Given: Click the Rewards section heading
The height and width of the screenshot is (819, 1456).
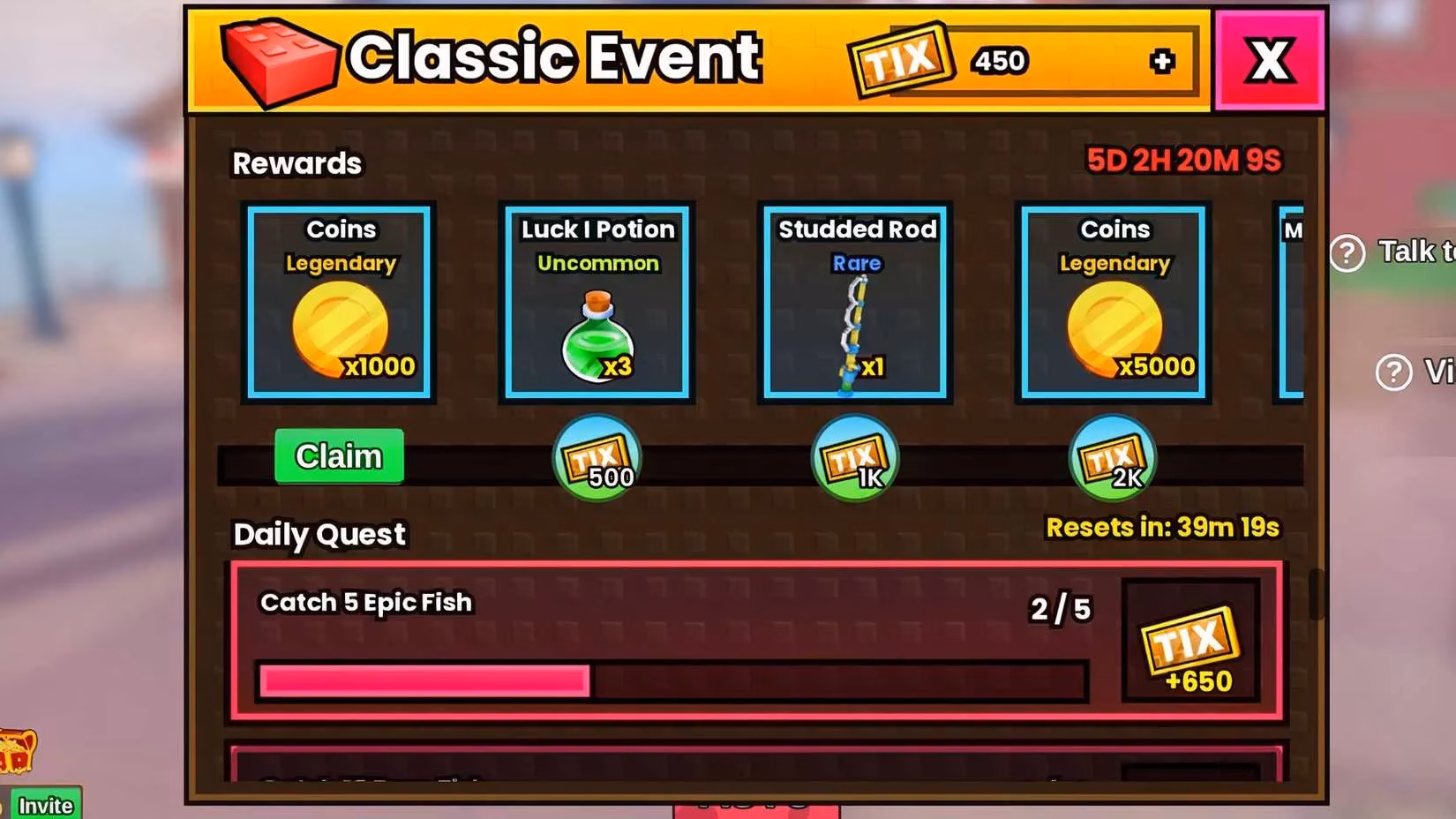Looking at the screenshot, I should 296,162.
